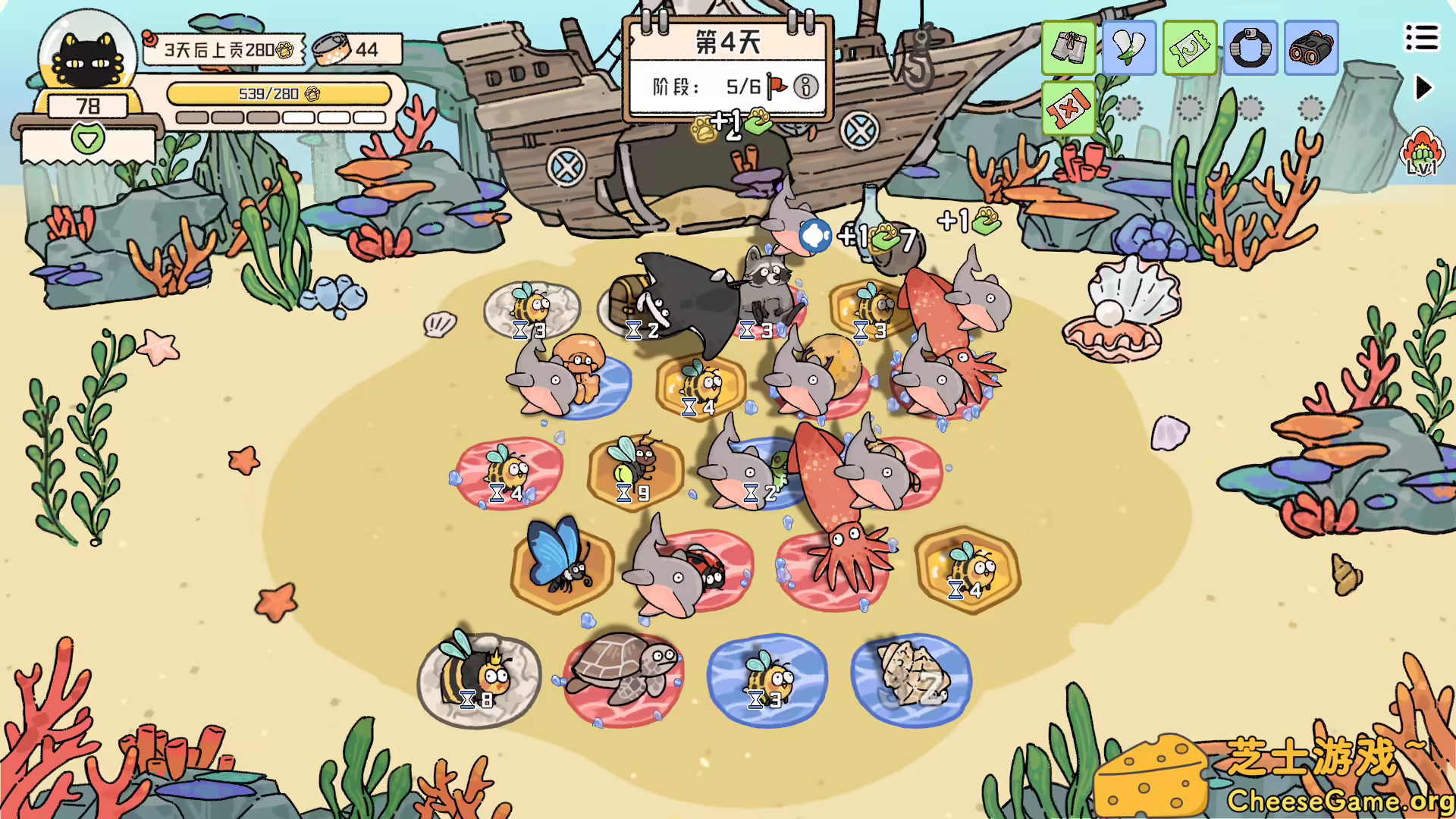Toggle game speed with the play arrow
1456x819 pixels.
[1424, 87]
